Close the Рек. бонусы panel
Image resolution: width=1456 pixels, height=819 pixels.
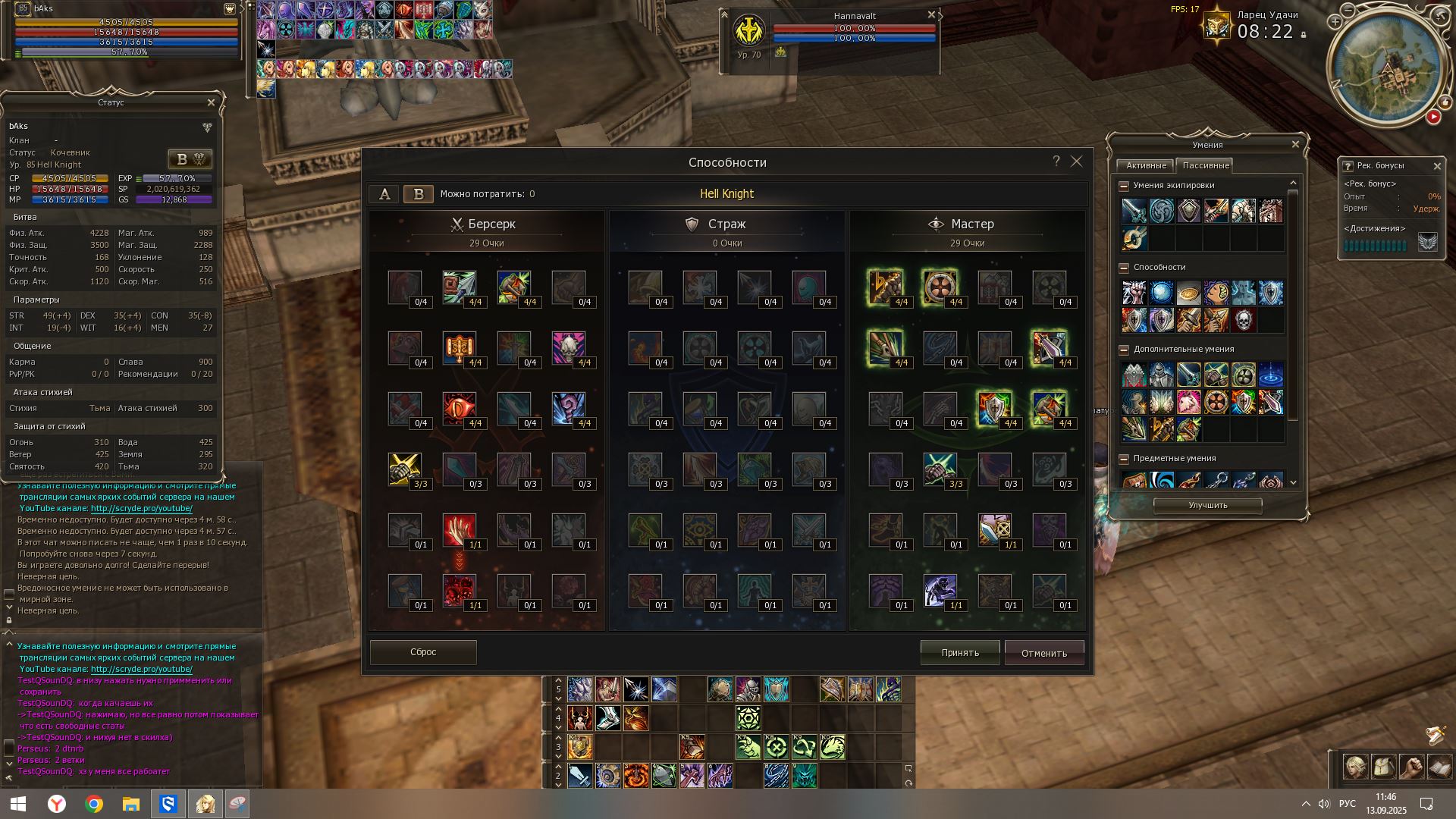[x=1436, y=166]
